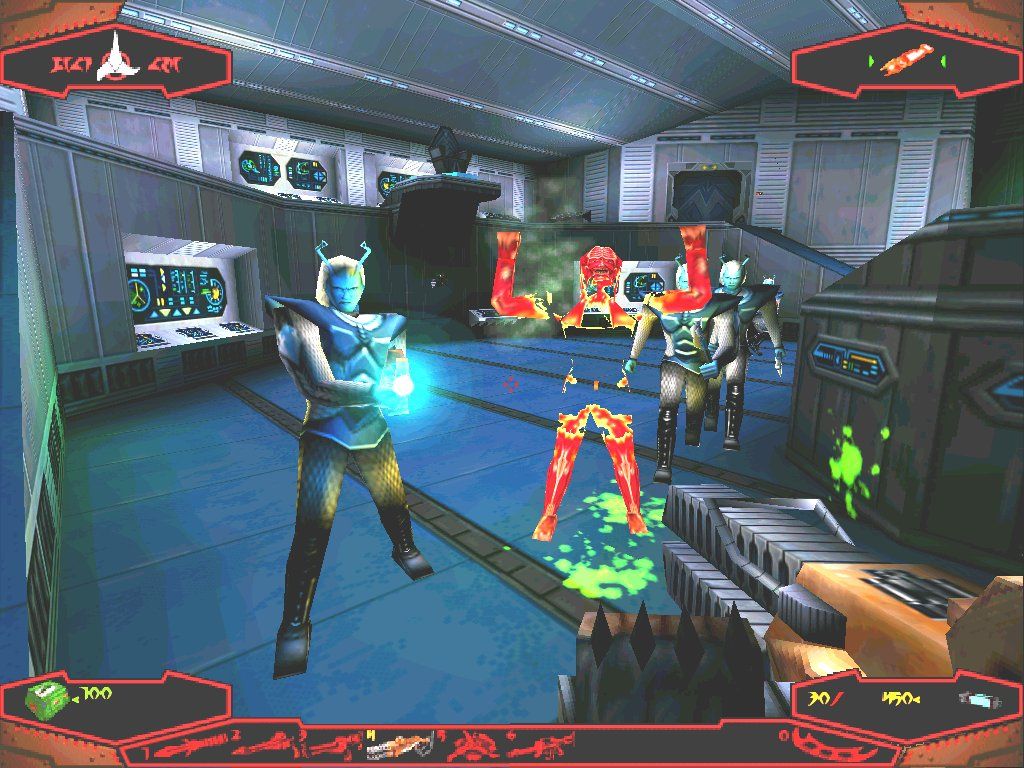Activate the orange inventory item at top right
The width and height of the screenshot is (1024, 768).
point(909,62)
